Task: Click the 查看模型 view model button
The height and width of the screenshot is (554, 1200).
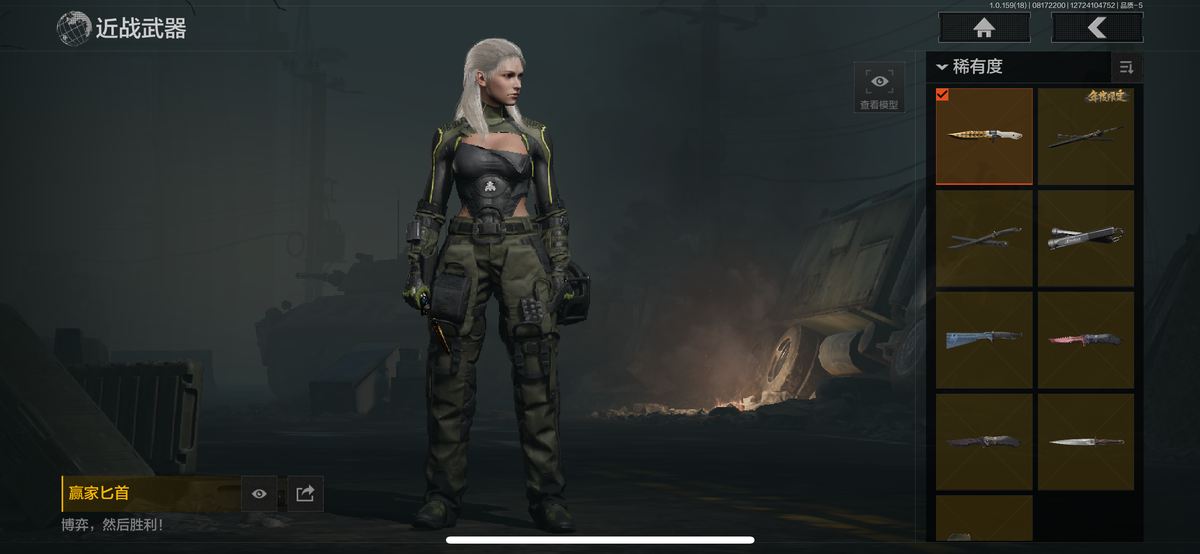Action: 879,87
